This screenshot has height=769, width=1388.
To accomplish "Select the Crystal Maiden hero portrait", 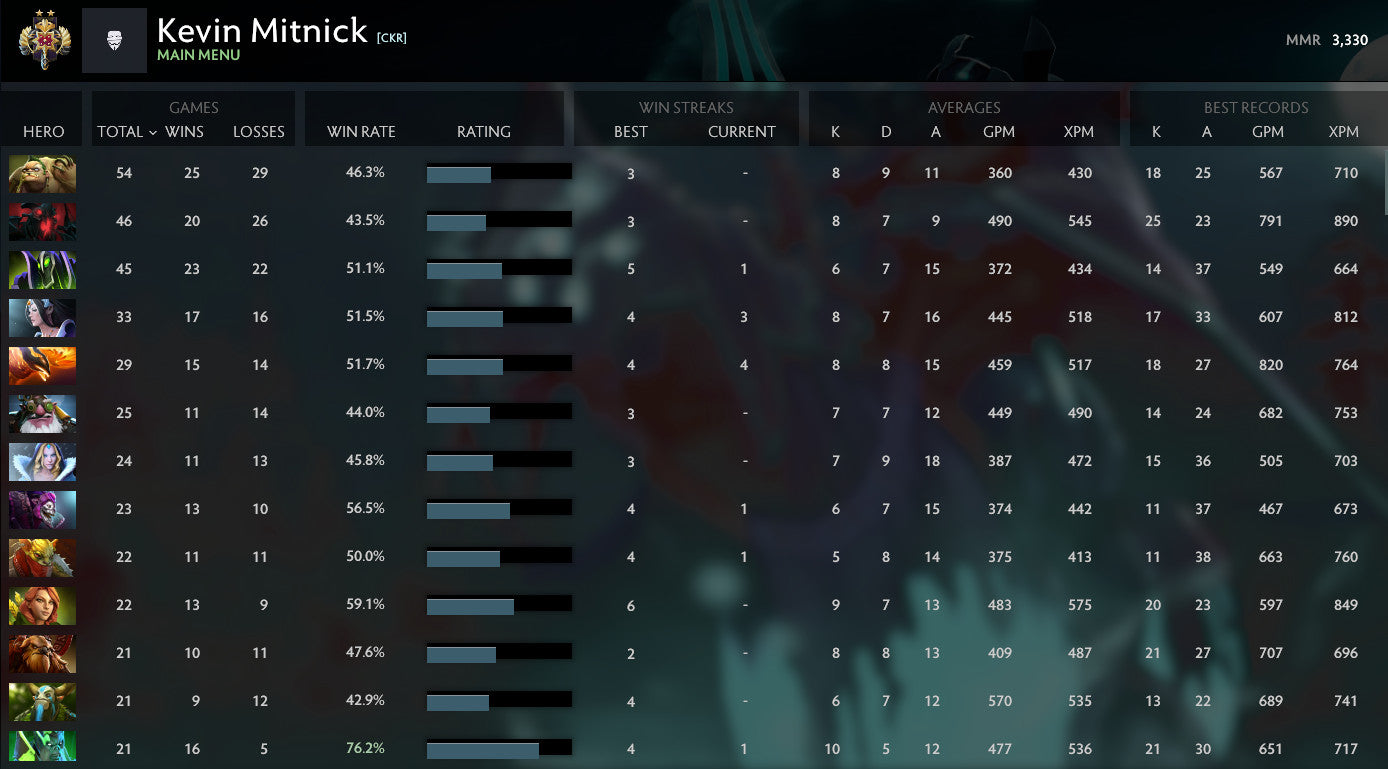I will [42, 461].
